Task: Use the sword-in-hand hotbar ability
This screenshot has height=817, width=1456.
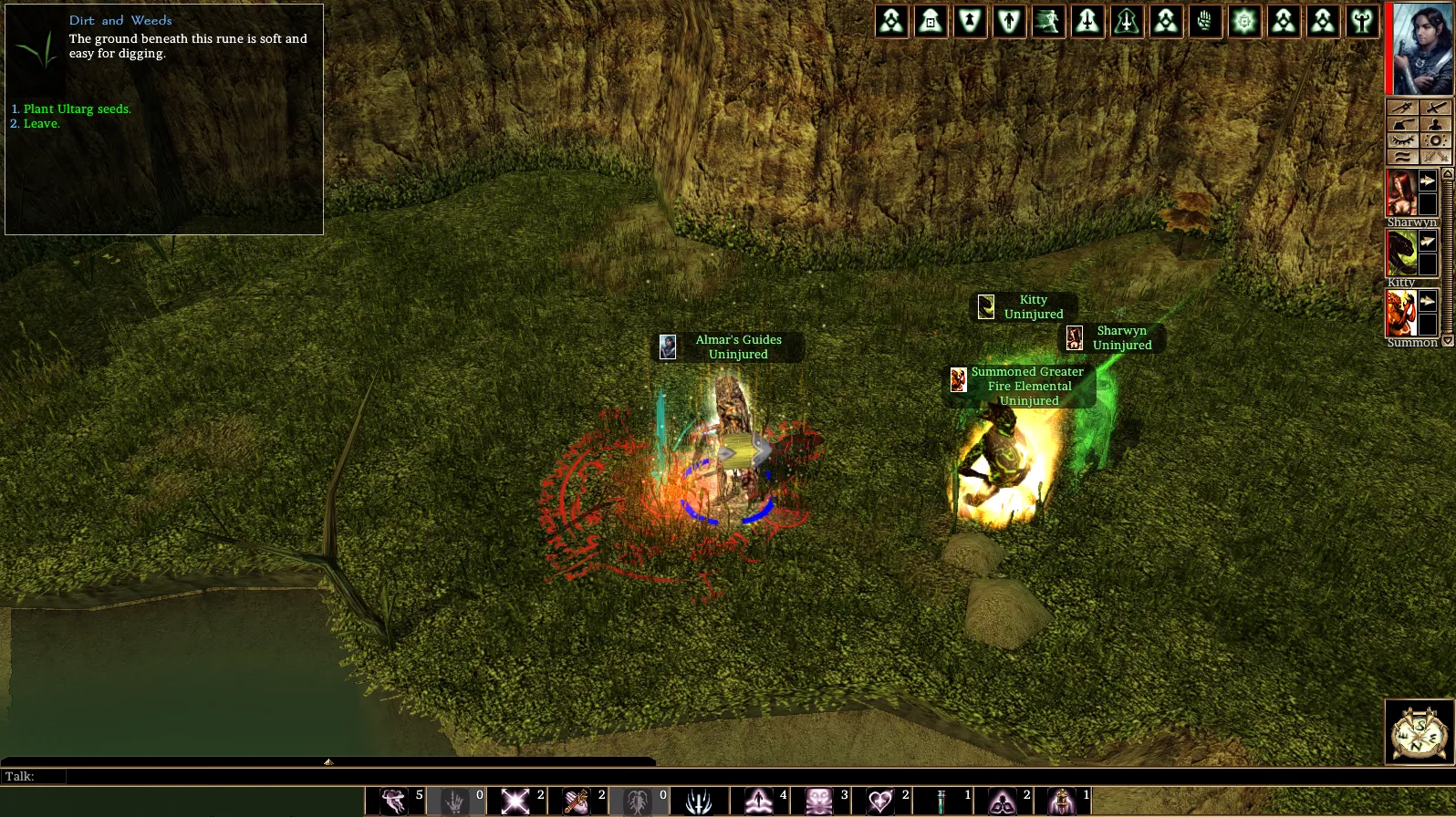Action: [576, 801]
